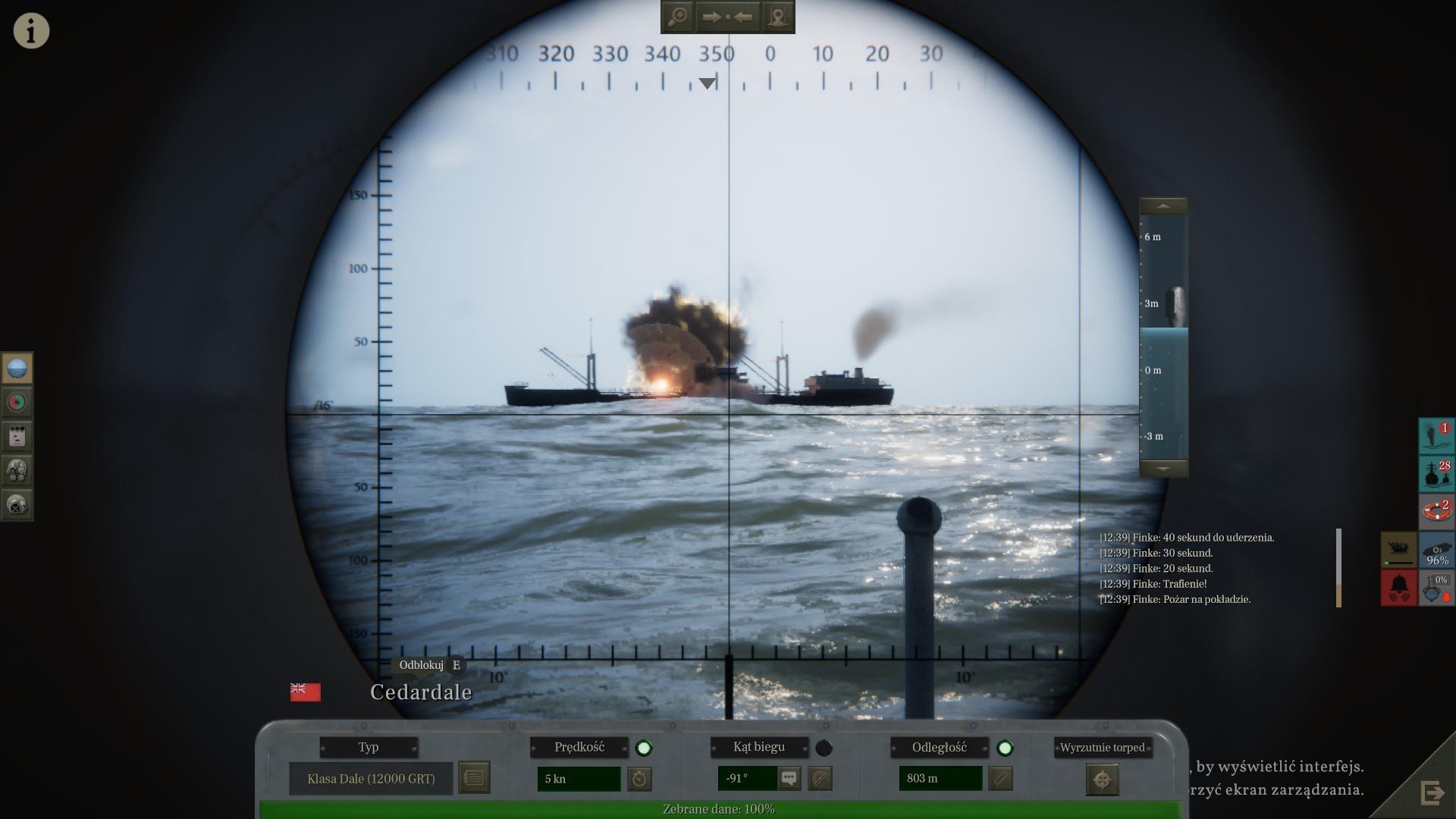Open the lifebuoy survivors icon
This screenshot has height=819, width=1456.
tap(1436, 510)
